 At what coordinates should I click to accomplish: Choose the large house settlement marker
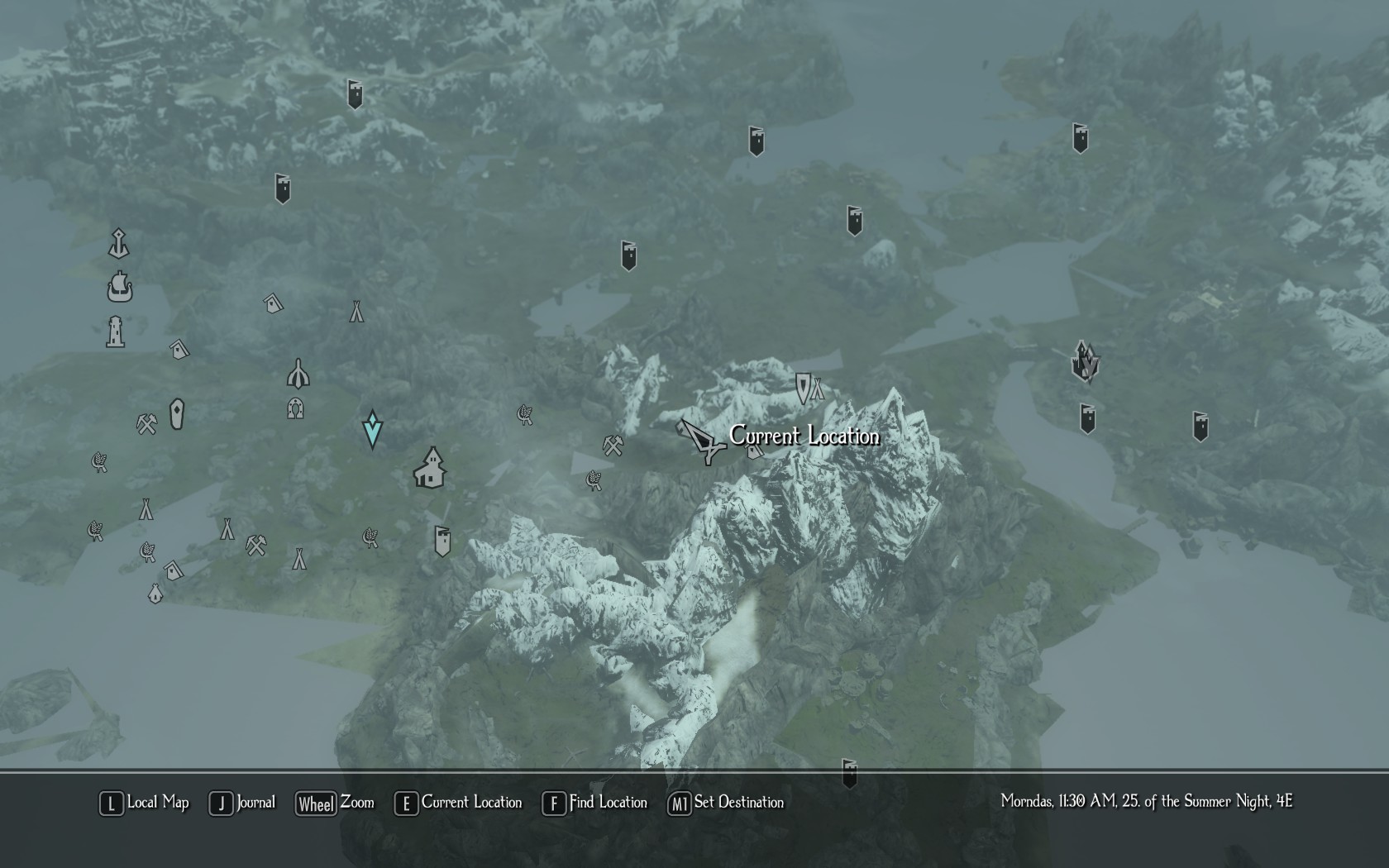[x=430, y=469]
